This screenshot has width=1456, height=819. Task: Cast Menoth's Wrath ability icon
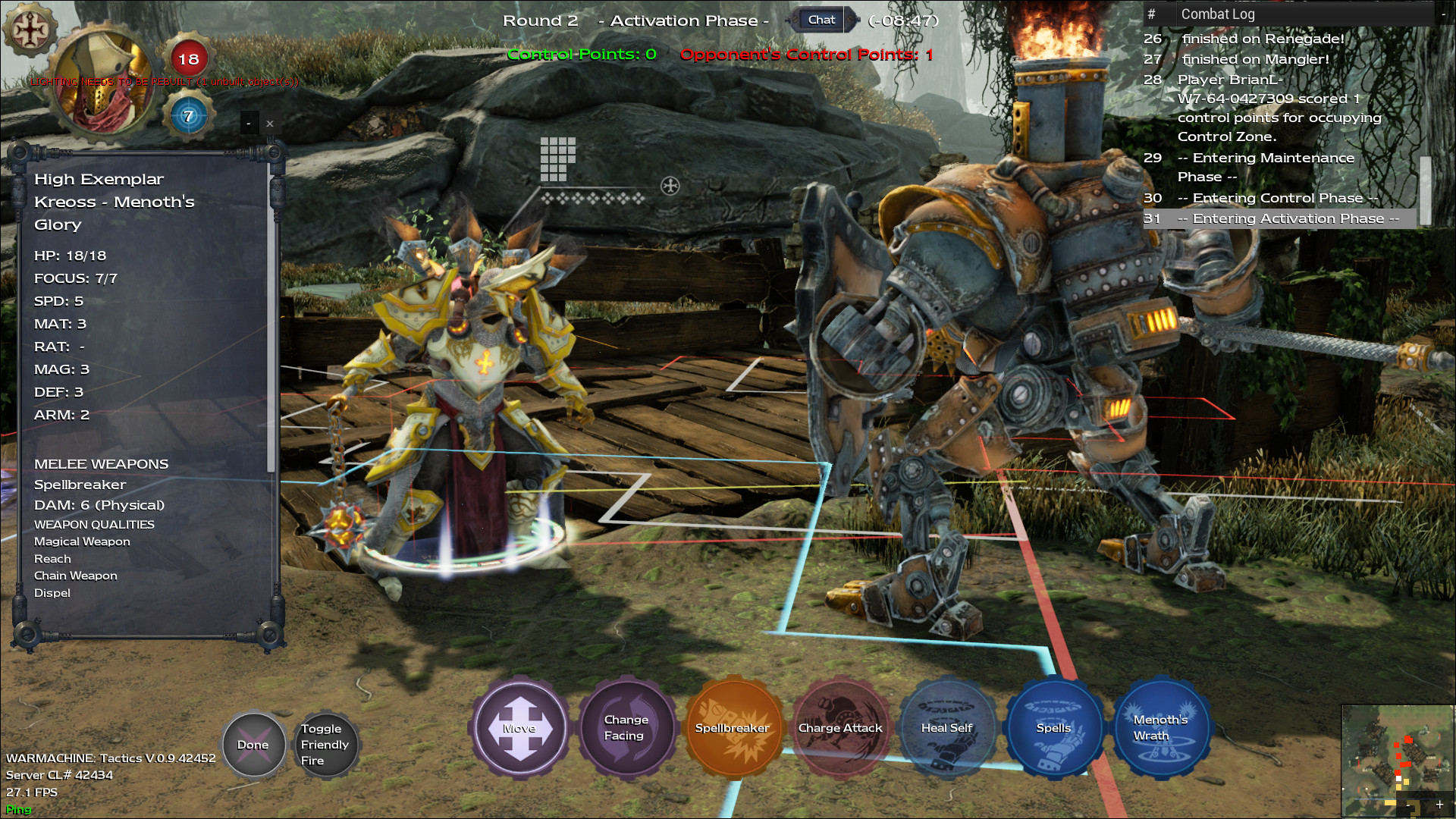point(1162,728)
